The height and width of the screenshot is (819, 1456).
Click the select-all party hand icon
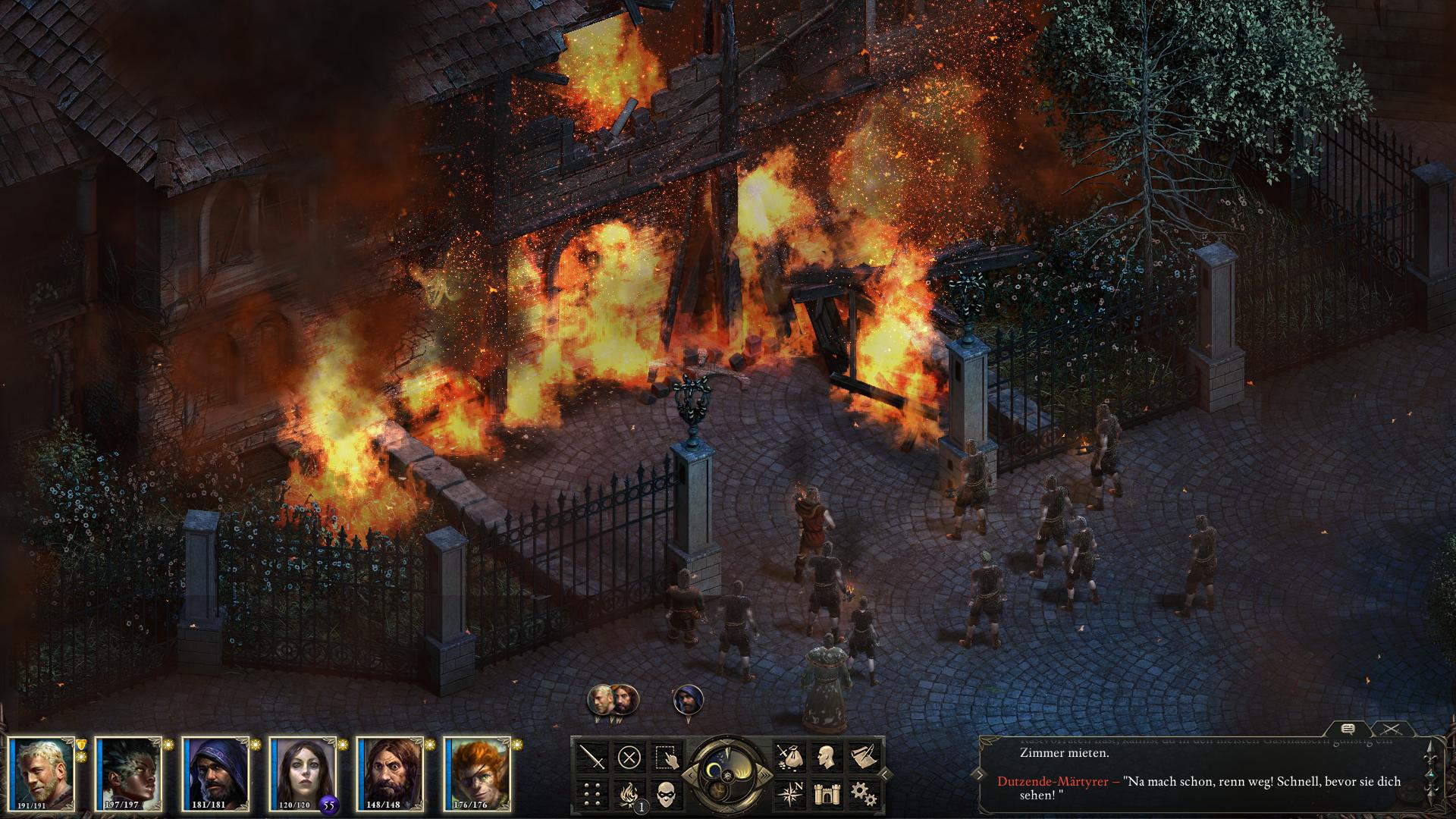tap(665, 756)
